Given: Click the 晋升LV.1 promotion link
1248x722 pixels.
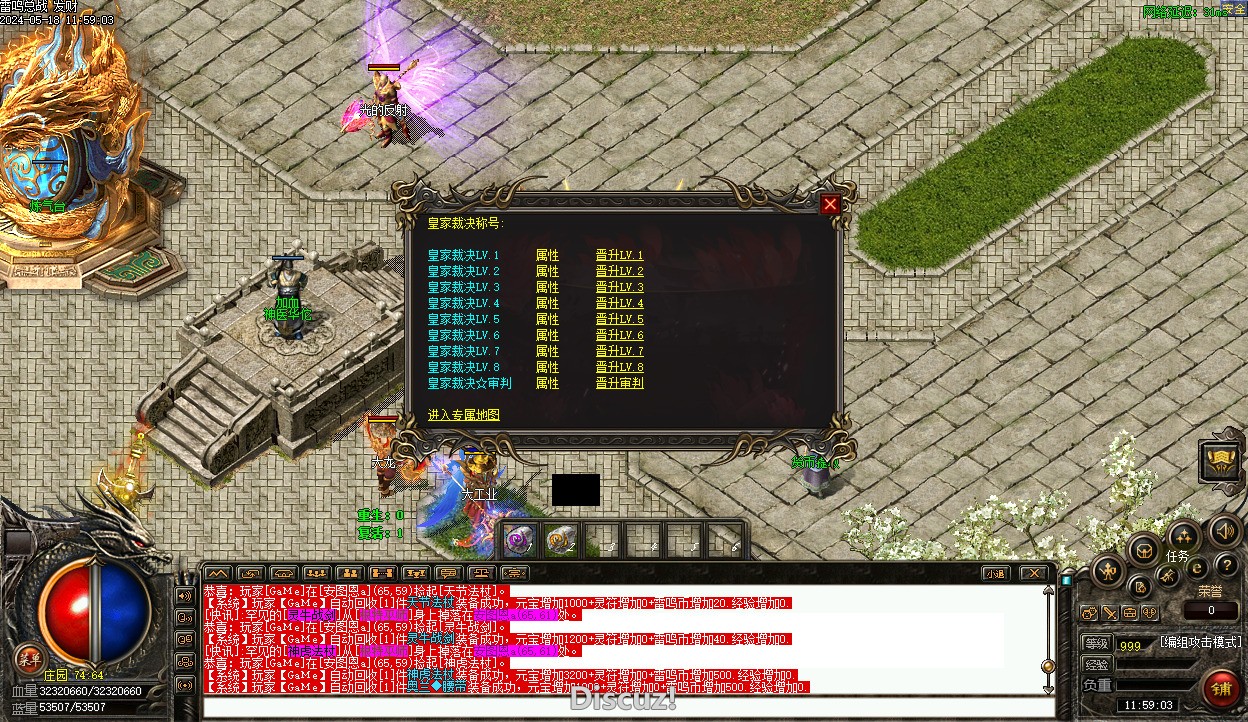Looking at the screenshot, I should 619,255.
